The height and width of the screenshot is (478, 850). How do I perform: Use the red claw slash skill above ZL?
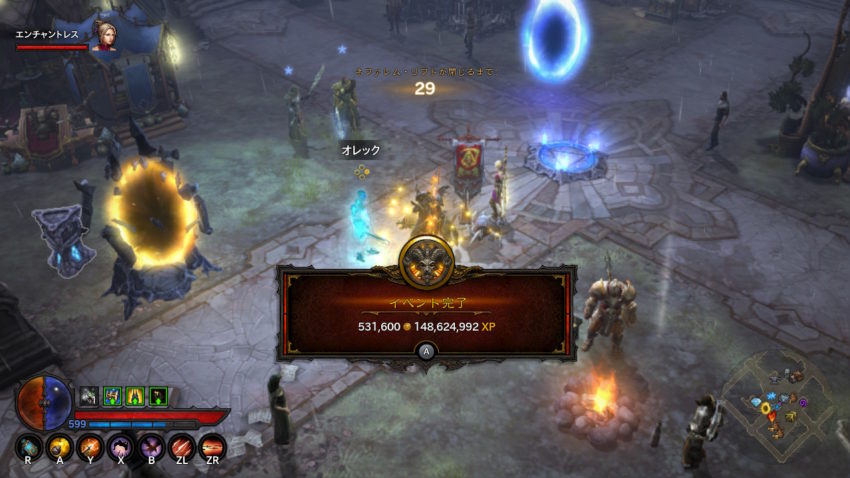[181, 447]
